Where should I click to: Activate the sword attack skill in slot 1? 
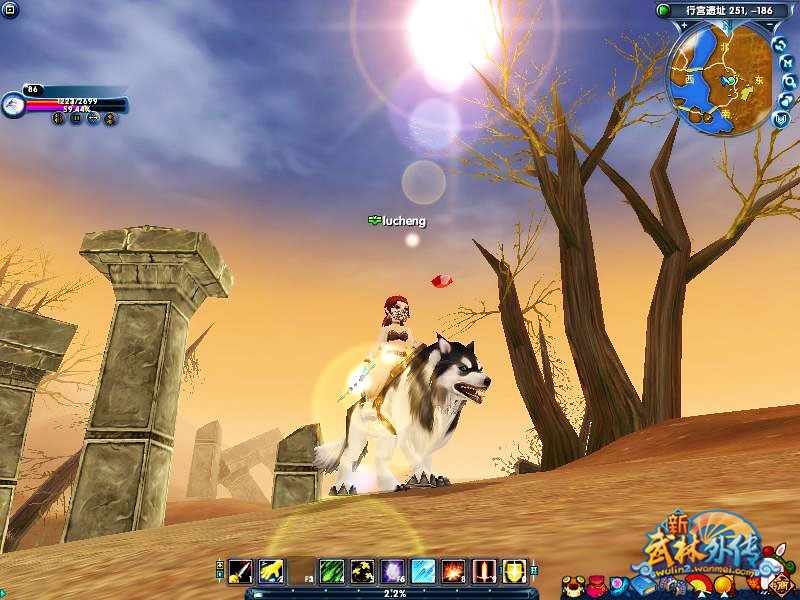pyautogui.click(x=240, y=571)
